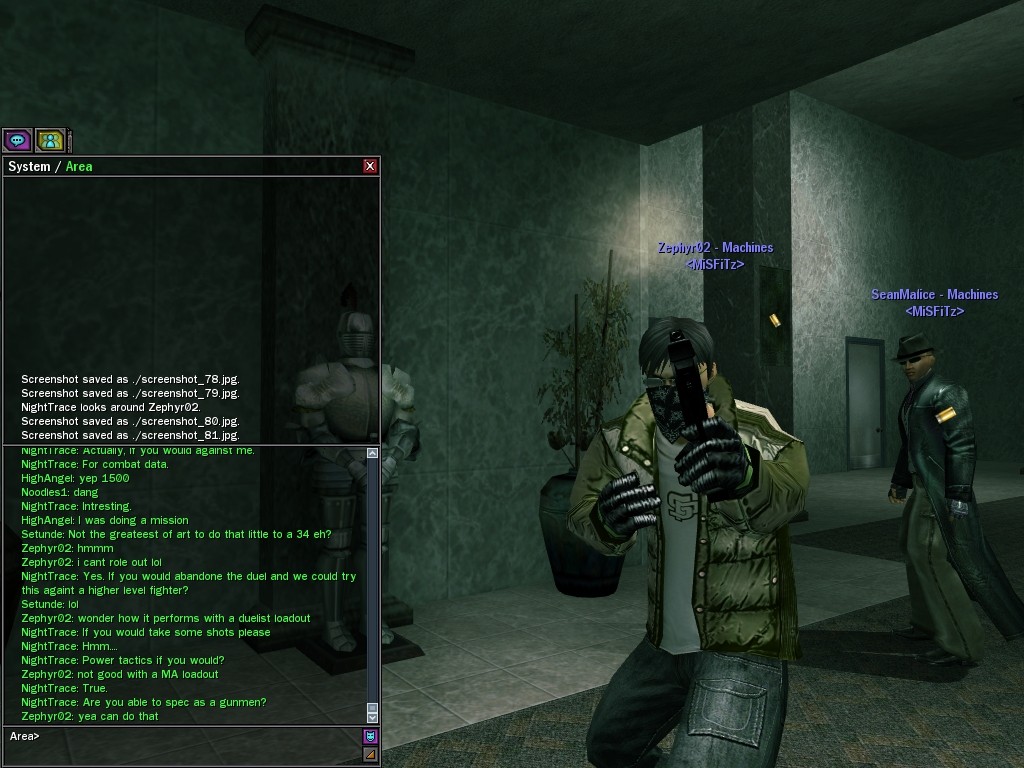Screen dimensions: 1024x768
Task: Close the System / Area chat window
Action: point(370,166)
